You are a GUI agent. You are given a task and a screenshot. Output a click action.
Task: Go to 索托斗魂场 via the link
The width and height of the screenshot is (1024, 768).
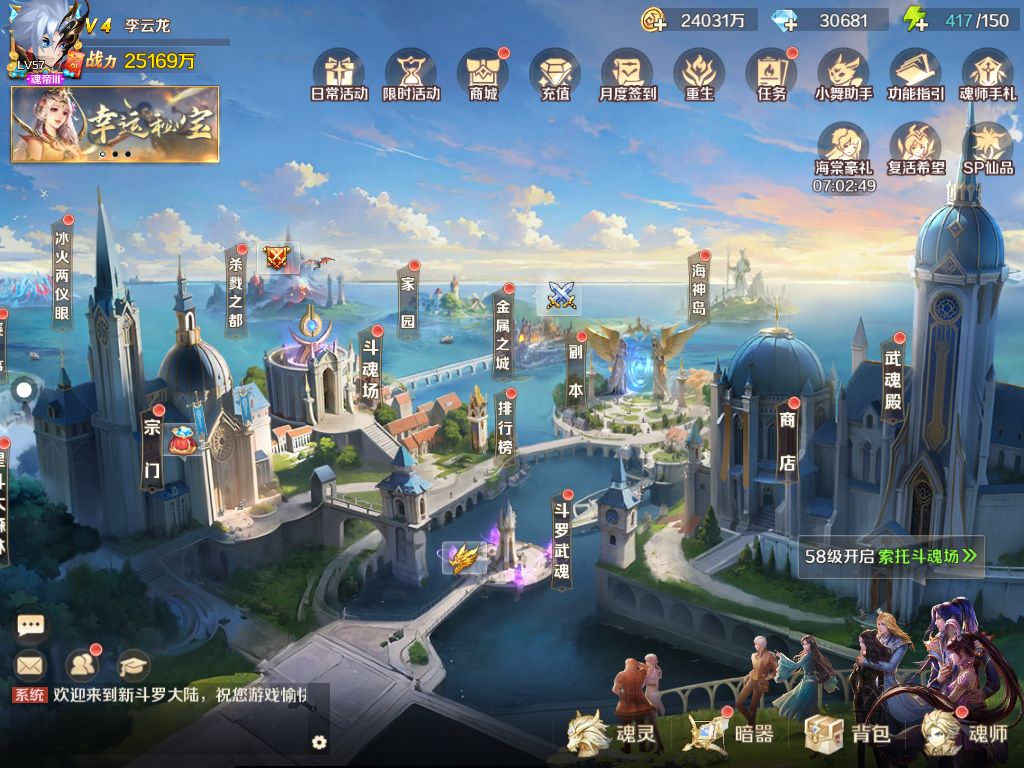click(927, 557)
